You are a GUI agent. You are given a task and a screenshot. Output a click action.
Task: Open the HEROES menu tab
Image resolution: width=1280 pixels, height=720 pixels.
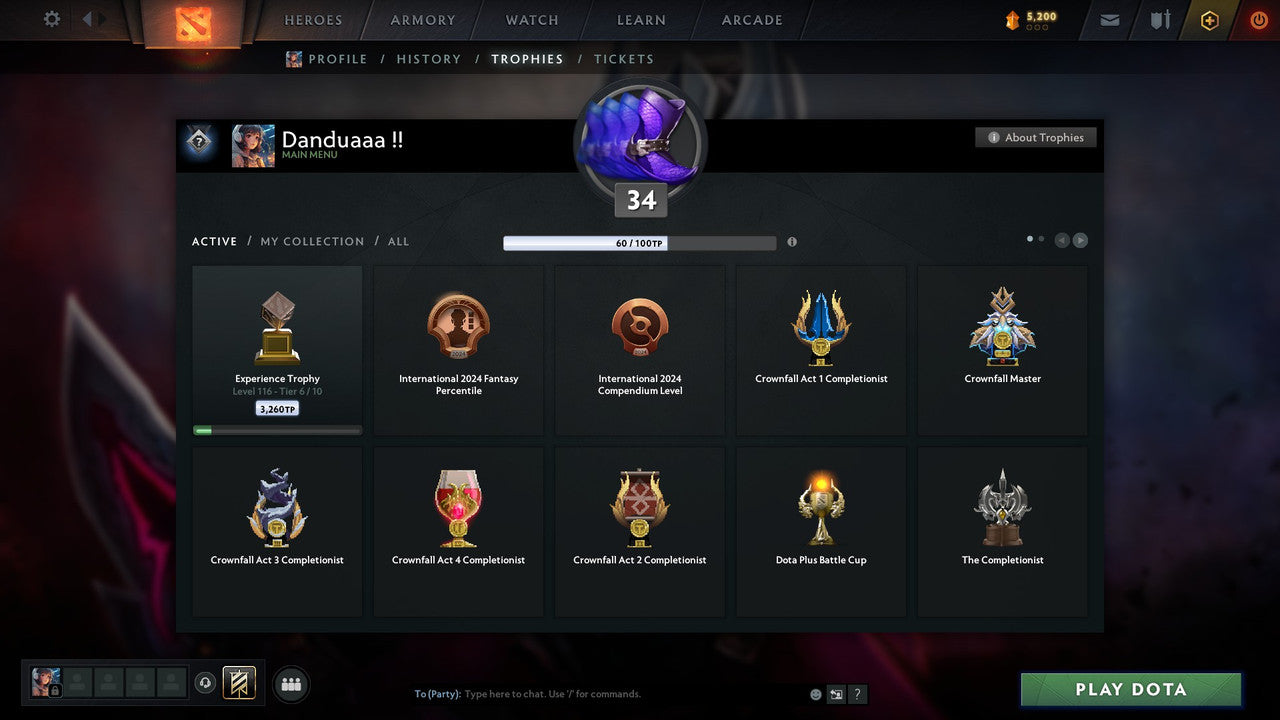point(313,19)
